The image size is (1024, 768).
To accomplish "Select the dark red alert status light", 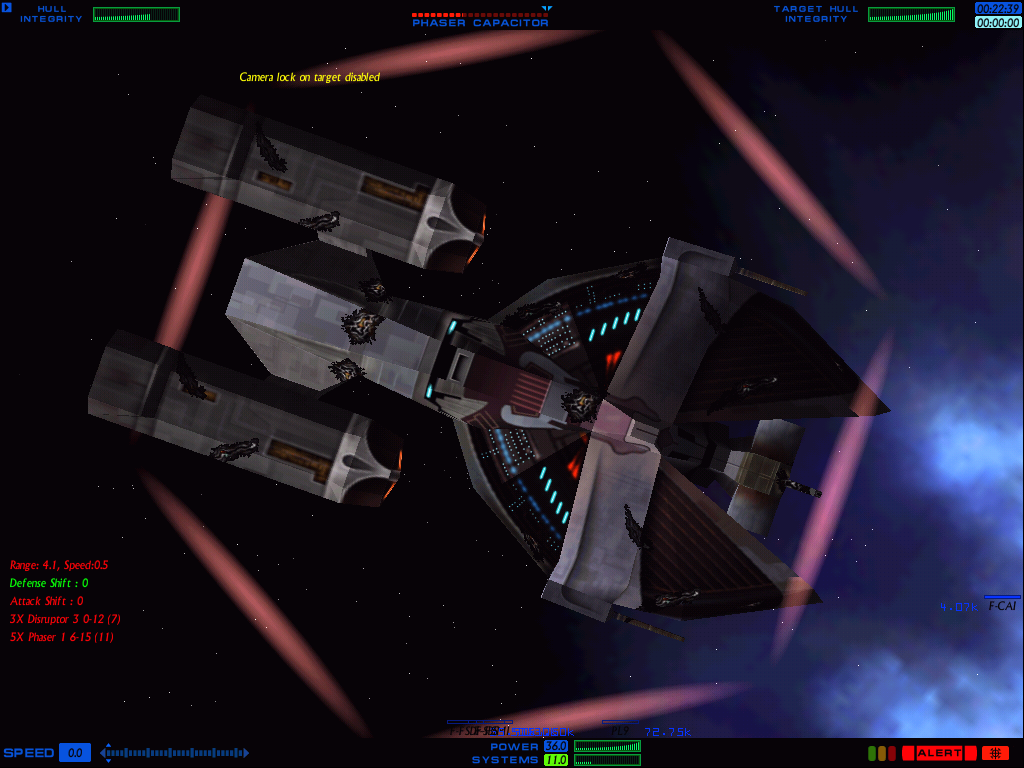I will pos(892,753).
